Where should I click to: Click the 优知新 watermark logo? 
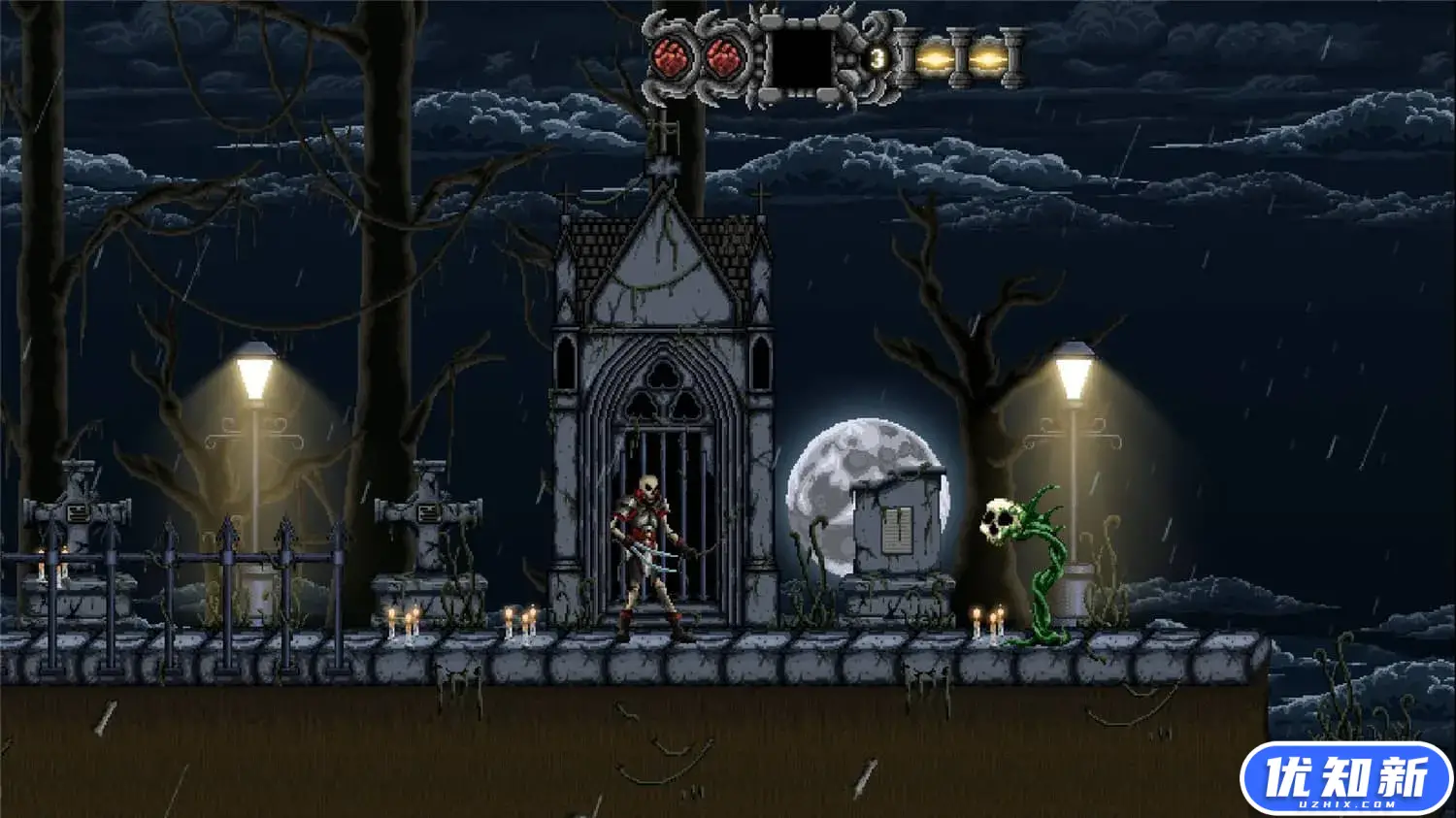click(x=1345, y=778)
